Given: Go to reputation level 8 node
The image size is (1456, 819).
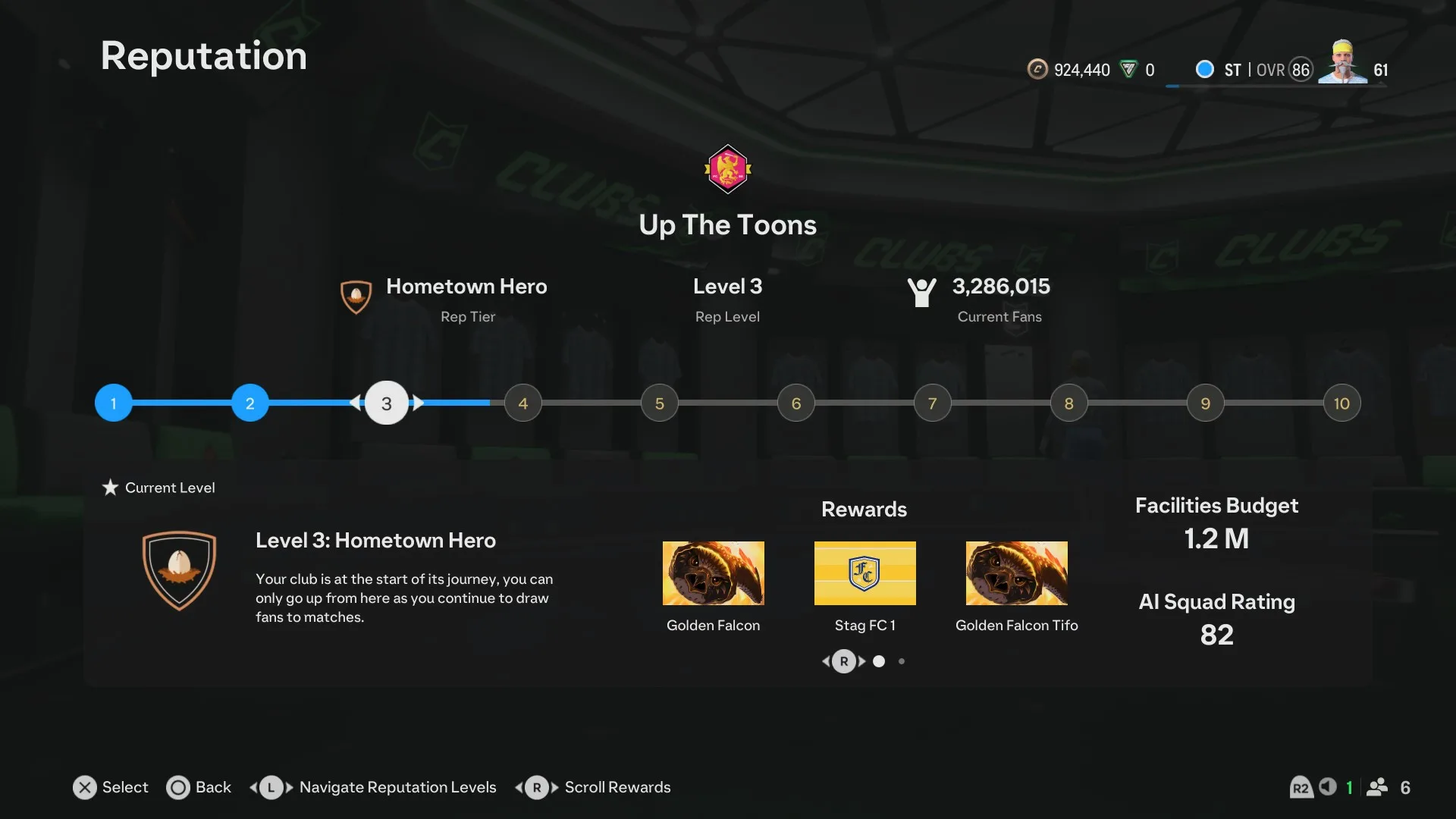Looking at the screenshot, I should (x=1069, y=403).
